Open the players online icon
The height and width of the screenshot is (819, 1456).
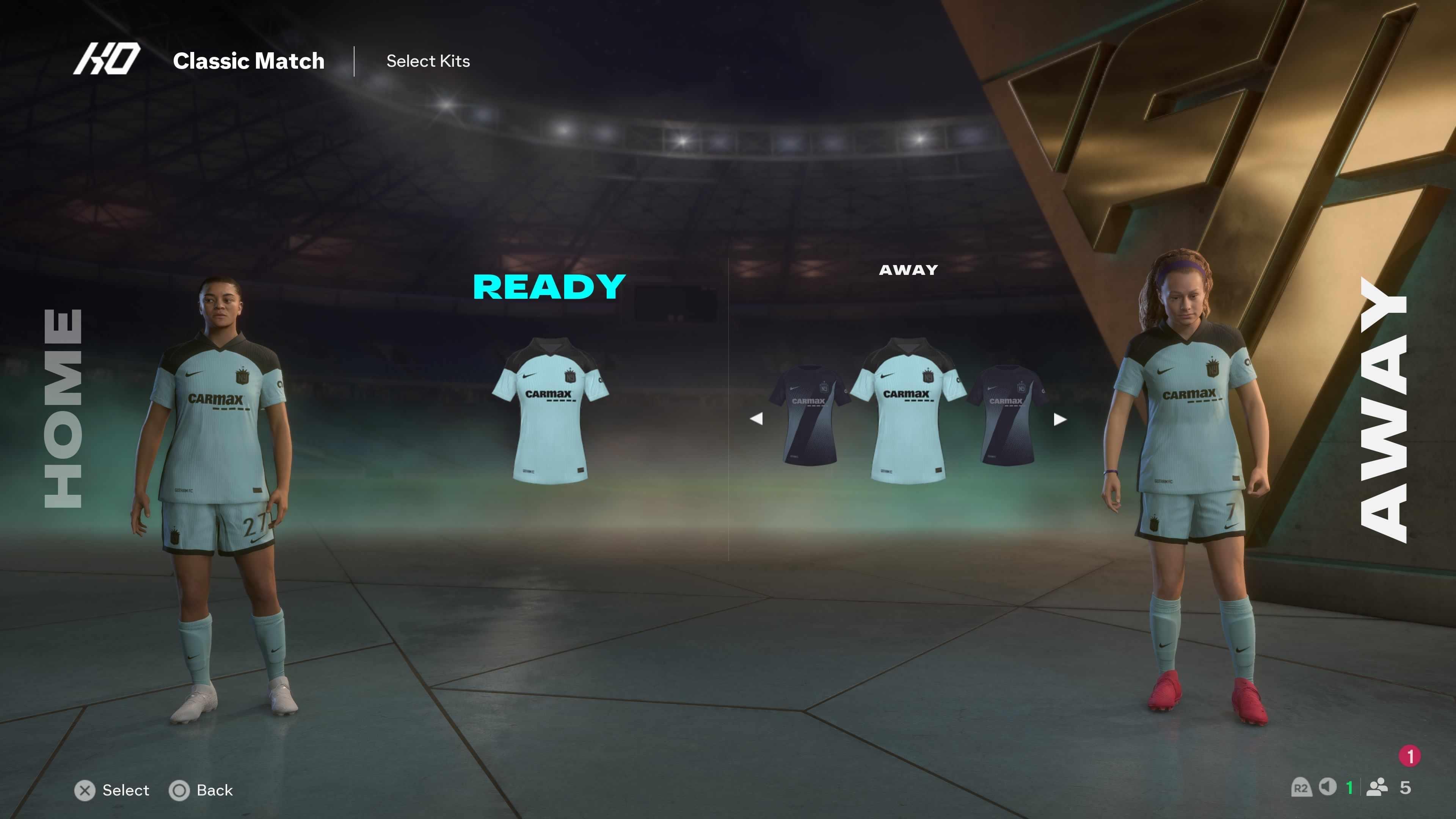1377,788
